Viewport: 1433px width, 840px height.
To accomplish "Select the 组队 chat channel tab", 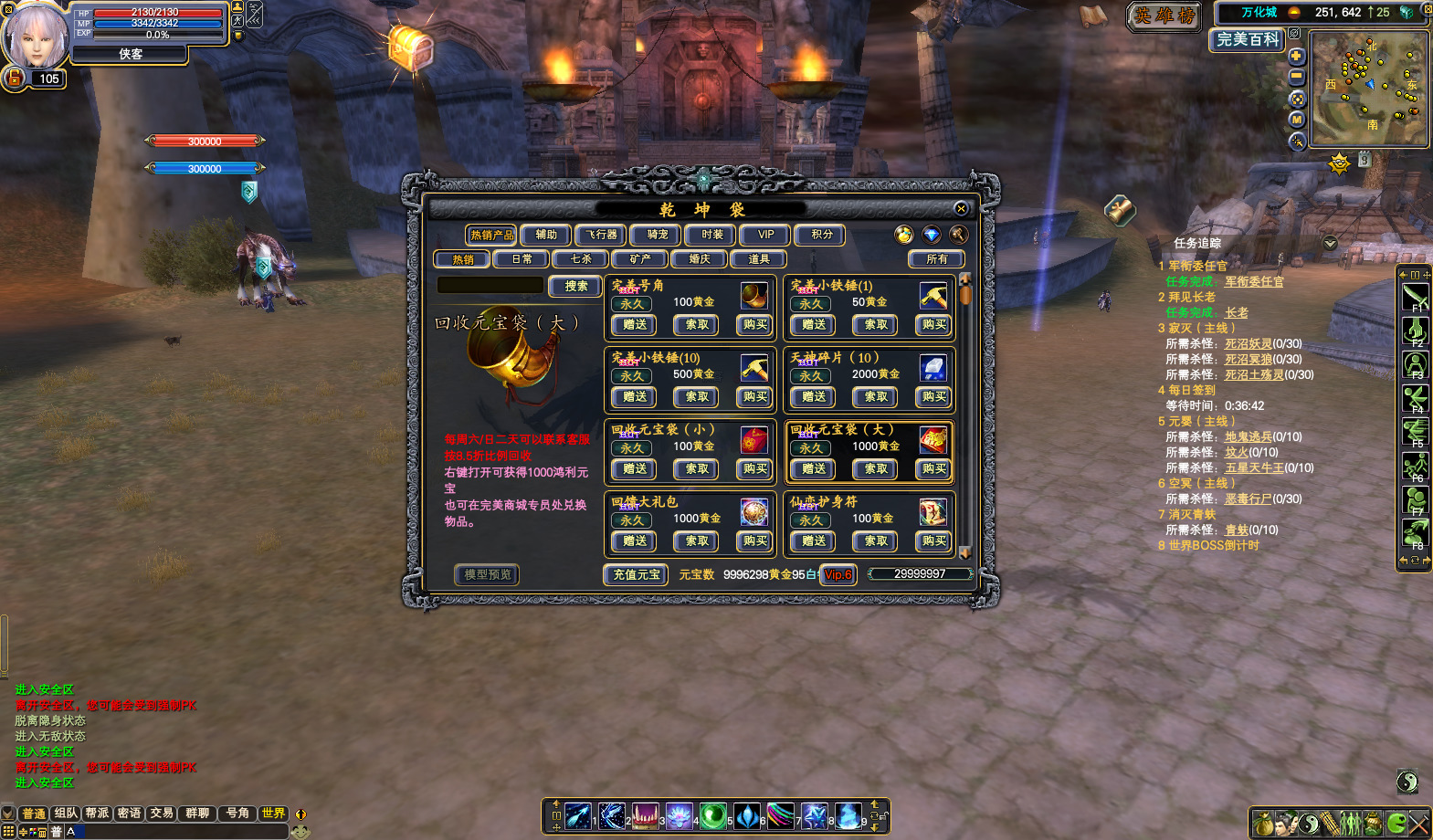I will coord(66,814).
